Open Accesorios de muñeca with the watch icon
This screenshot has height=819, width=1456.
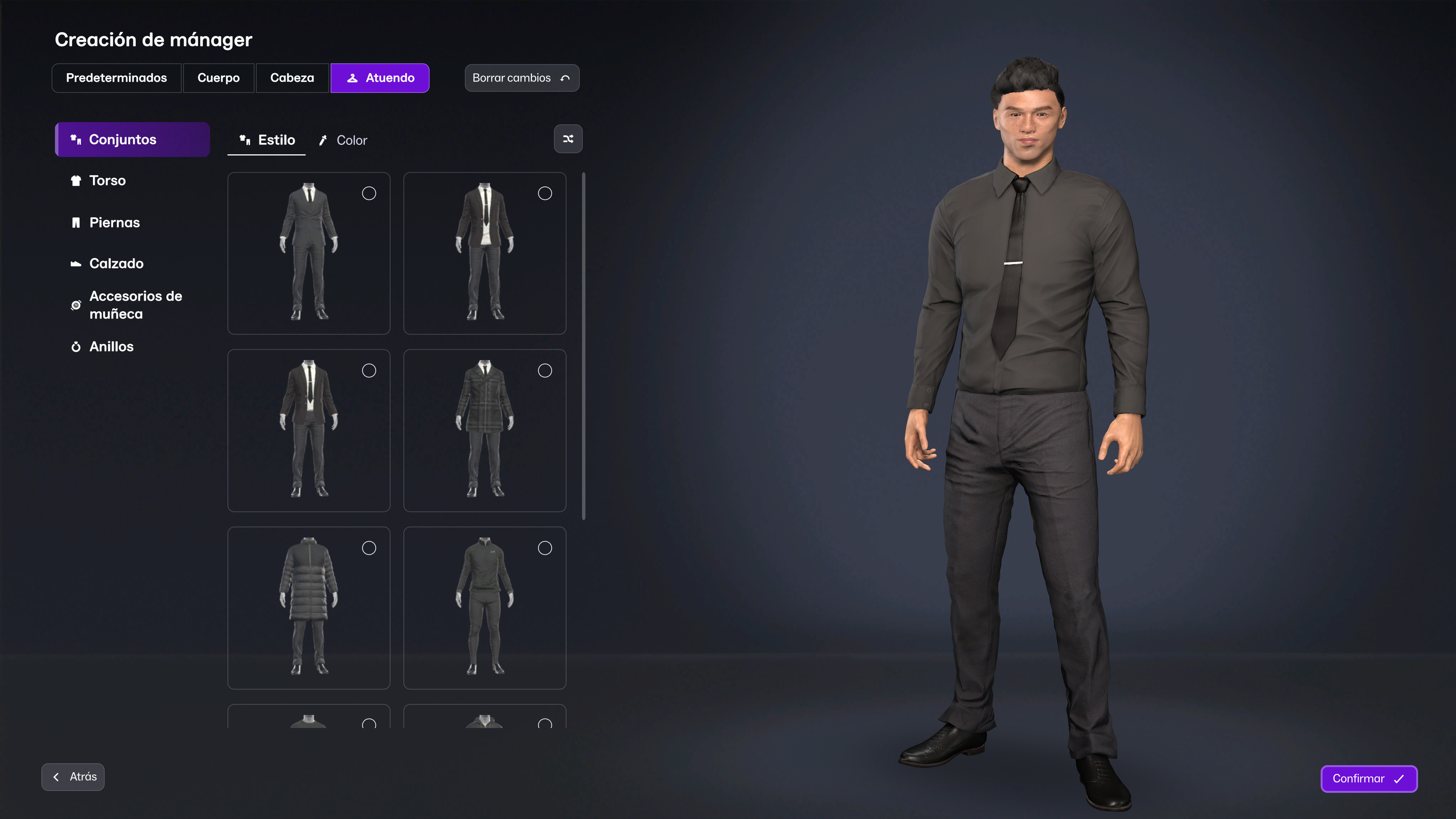point(76,304)
